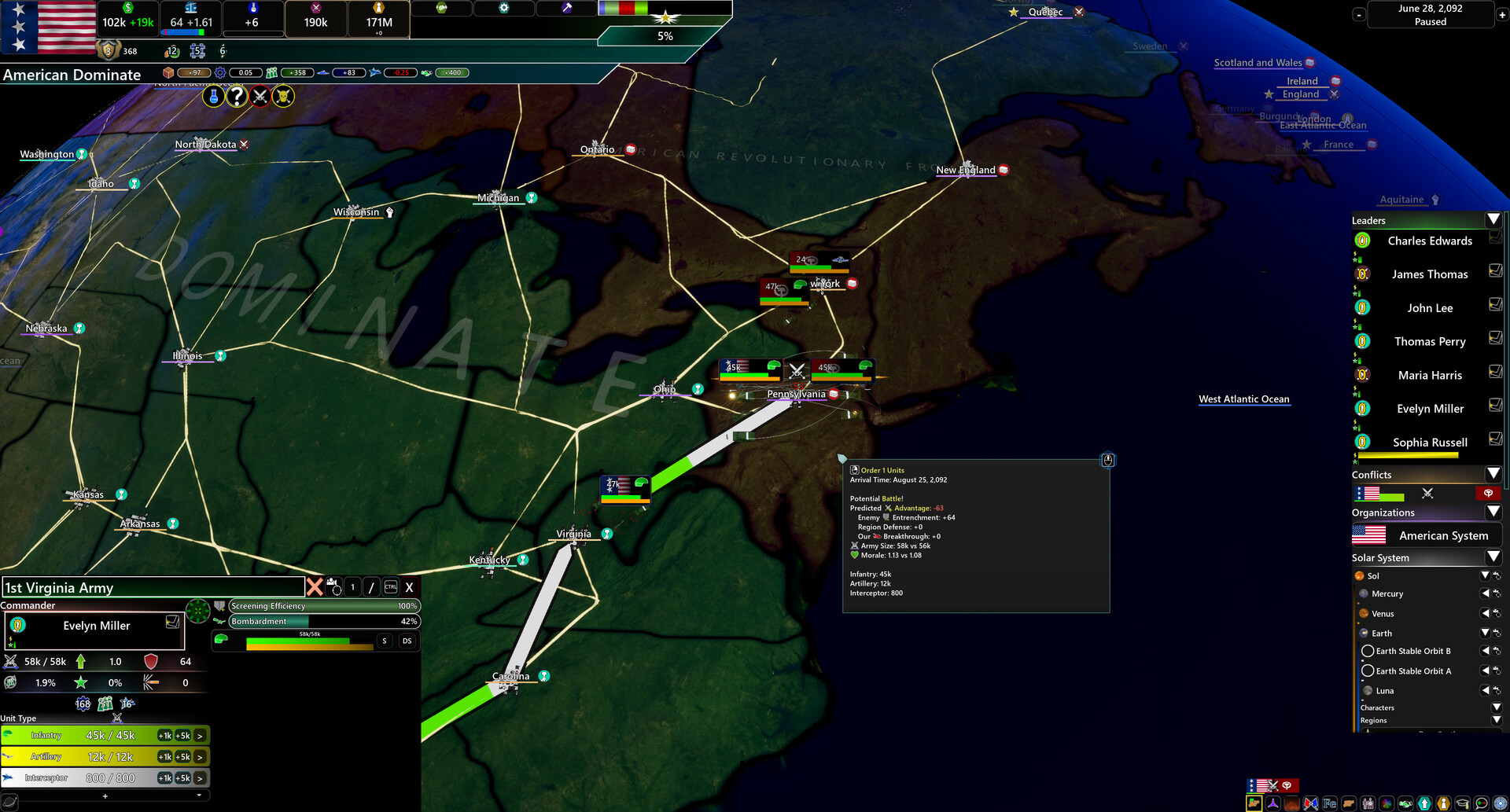Add 1k Artillery to the army

click(x=164, y=757)
